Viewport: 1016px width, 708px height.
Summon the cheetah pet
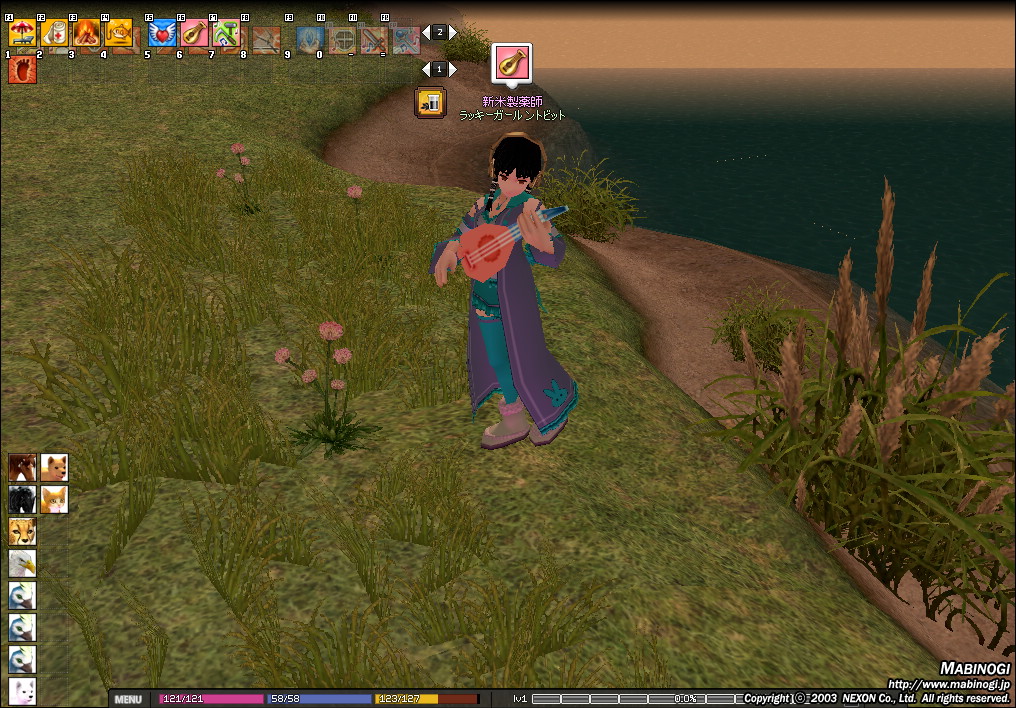point(22,532)
